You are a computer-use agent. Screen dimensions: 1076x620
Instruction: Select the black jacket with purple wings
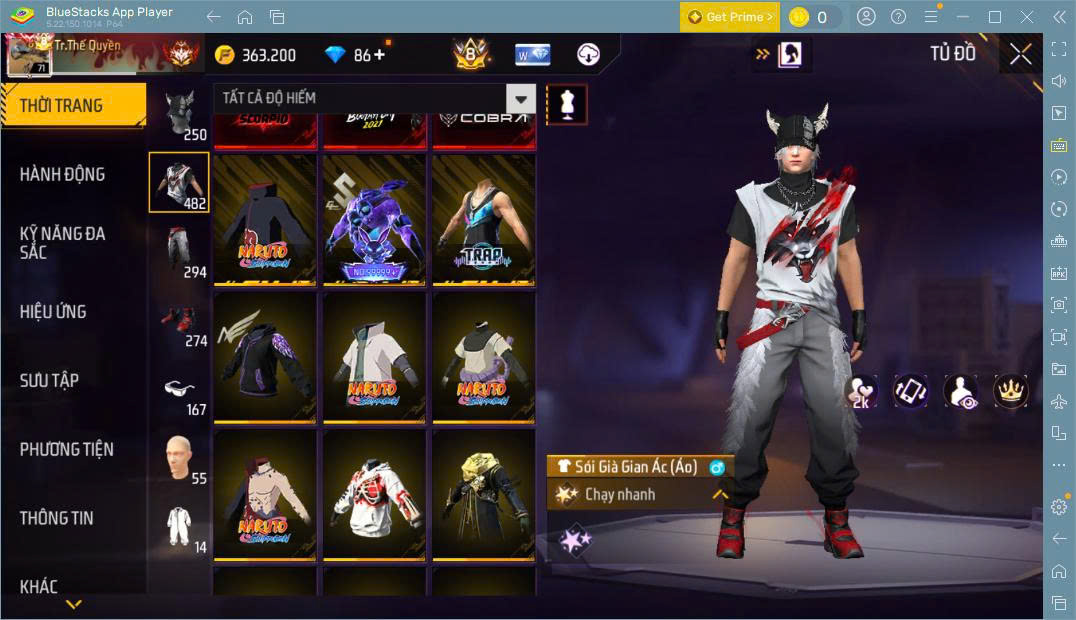point(264,357)
